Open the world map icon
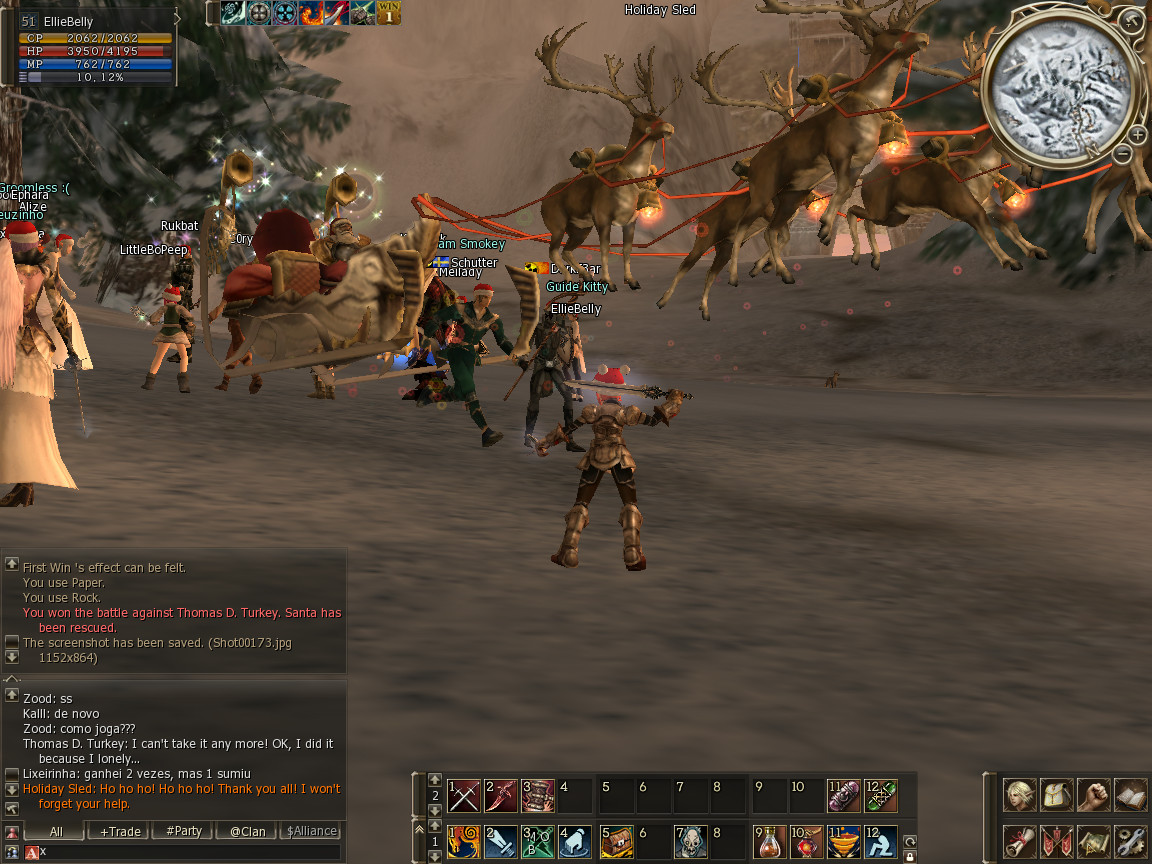Screen dimensions: 1152x864 pos(1093,841)
